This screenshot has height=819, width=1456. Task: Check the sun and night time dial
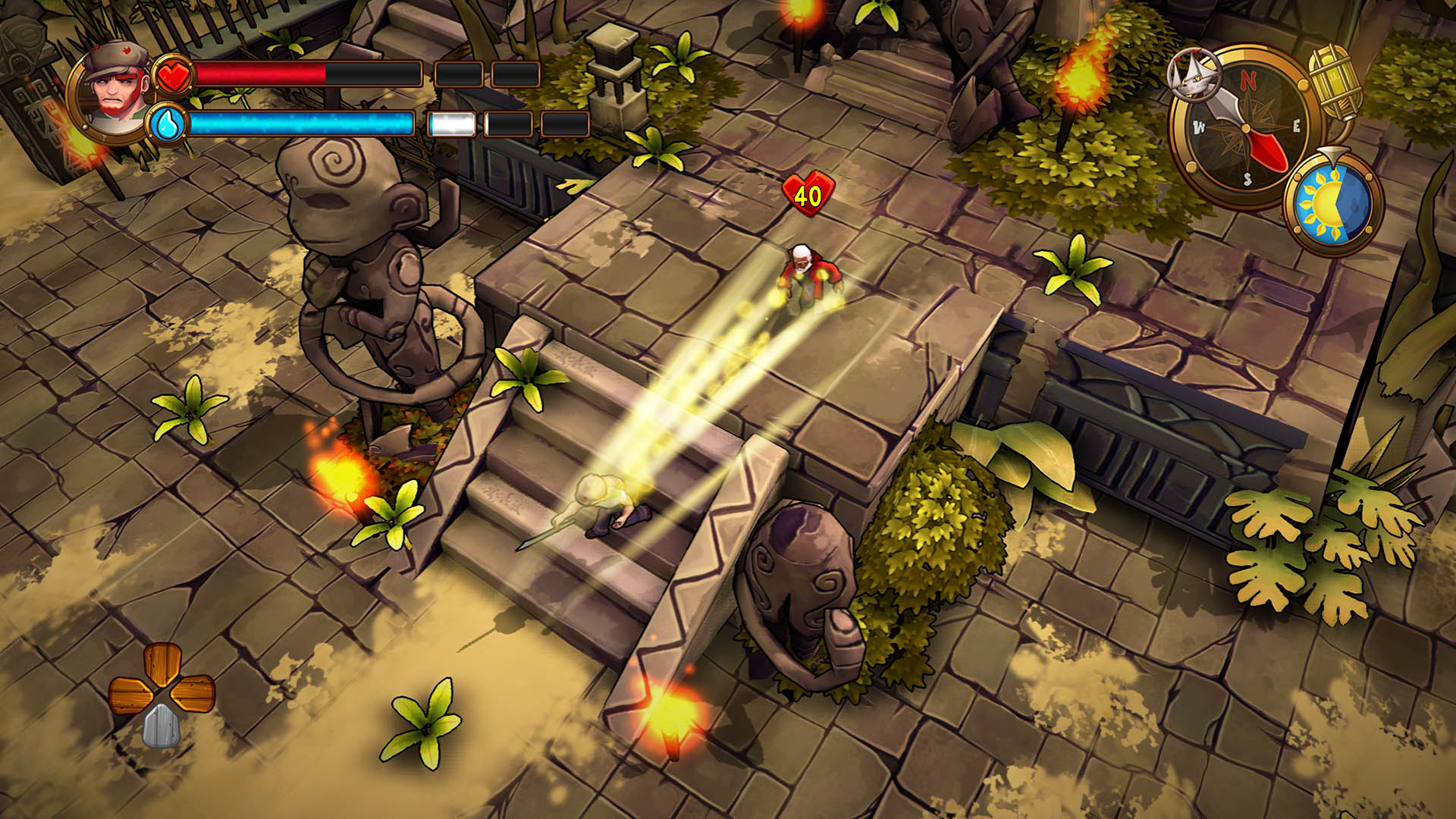click(x=1332, y=203)
